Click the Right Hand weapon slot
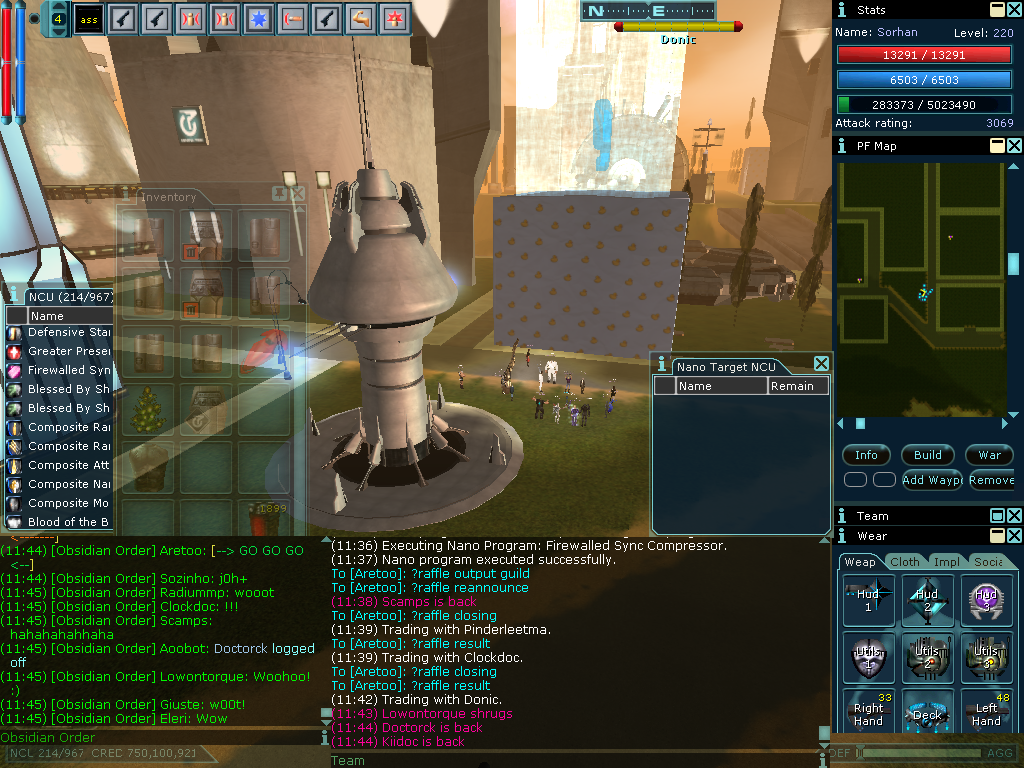Viewport: 1024px width, 768px height. coord(868,713)
